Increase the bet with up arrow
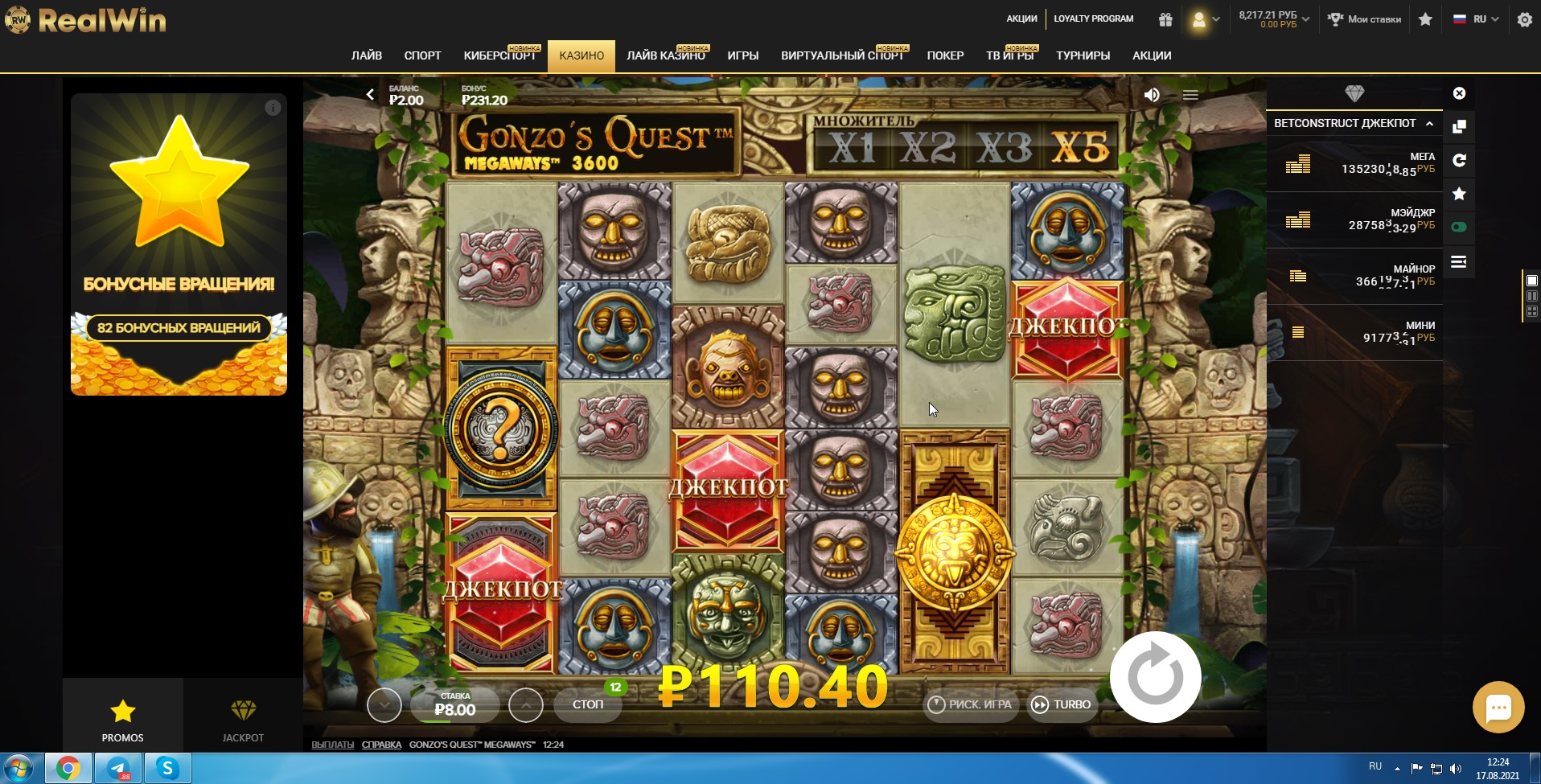Image resolution: width=1541 pixels, height=784 pixels. (526, 705)
